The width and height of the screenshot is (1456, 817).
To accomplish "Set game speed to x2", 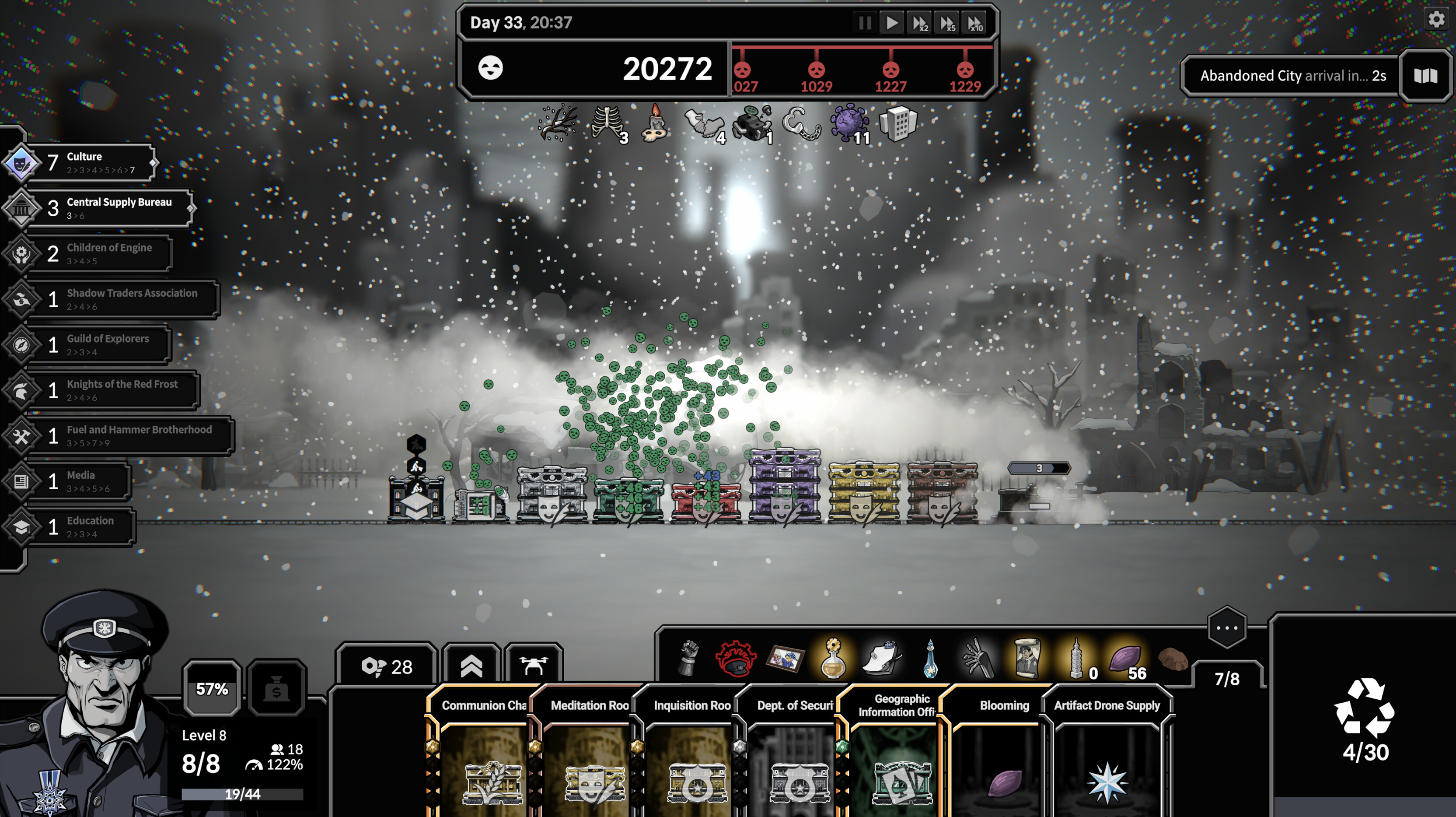I will [920, 24].
